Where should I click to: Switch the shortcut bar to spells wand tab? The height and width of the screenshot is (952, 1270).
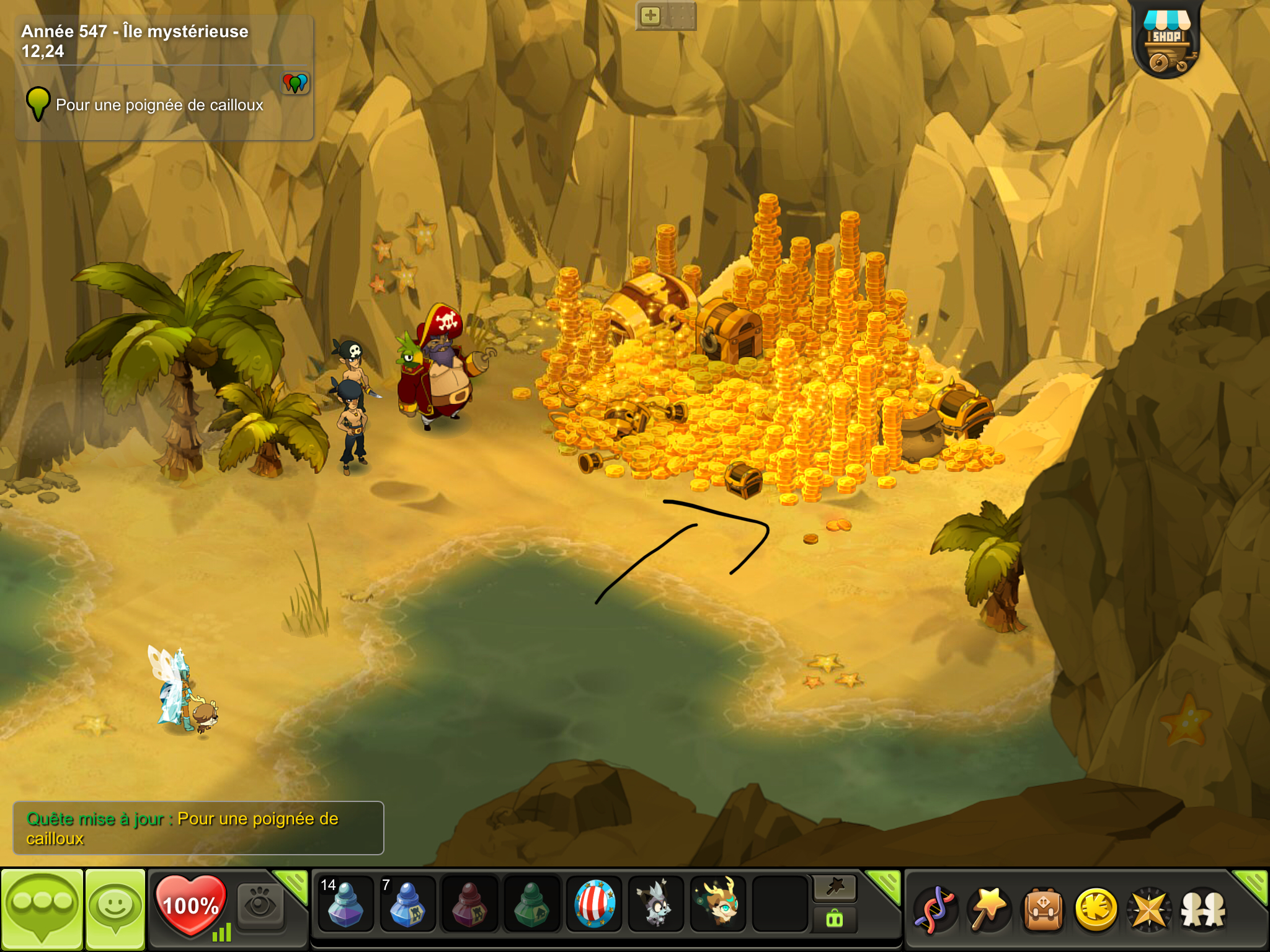click(x=835, y=889)
